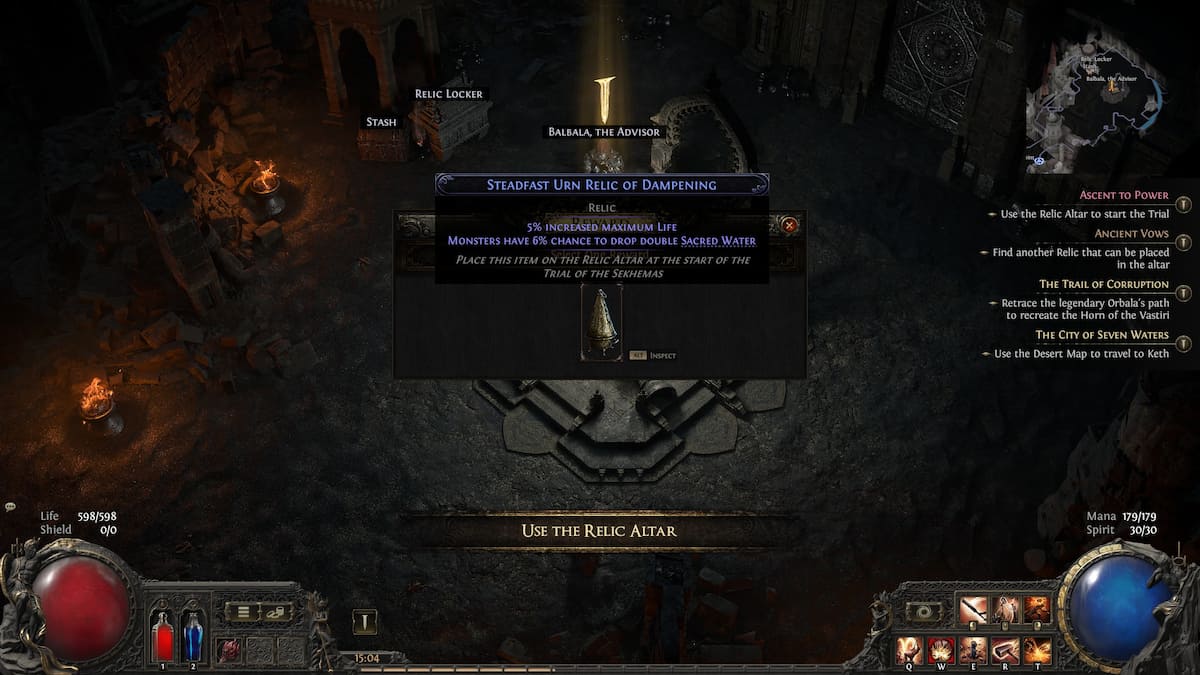Activate the W skill with red background
Viewport: 1200px width, 675px height.
click(942, 650)
